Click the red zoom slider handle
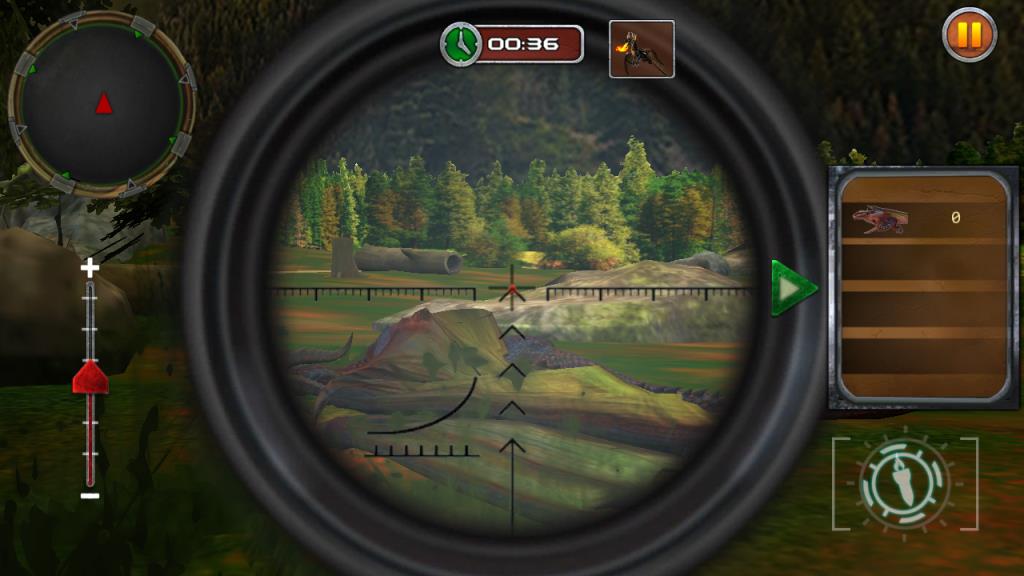 90,377
